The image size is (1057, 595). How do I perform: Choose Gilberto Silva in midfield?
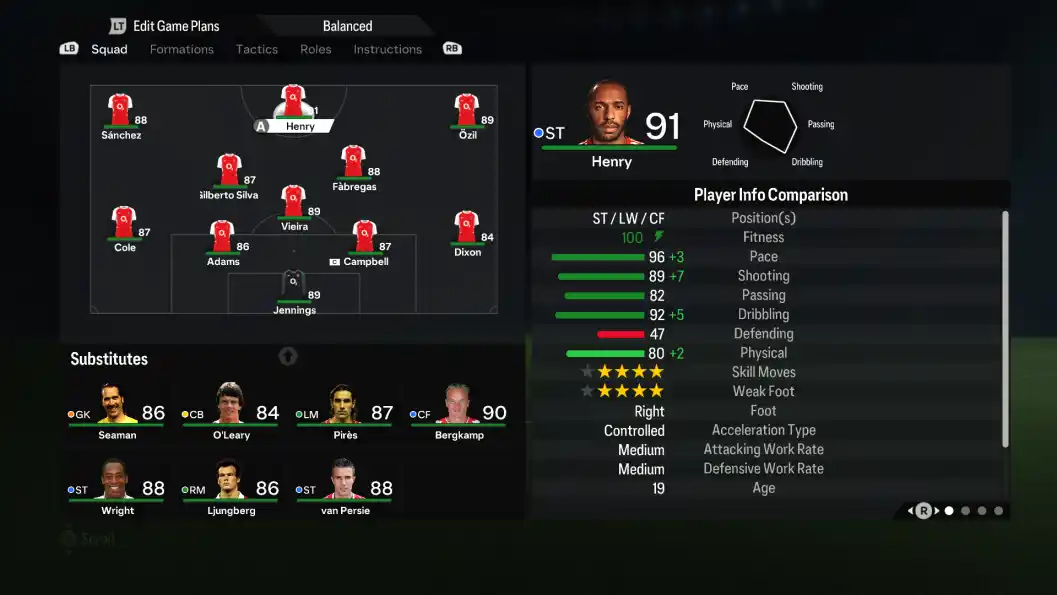click(x=229, y=172)
